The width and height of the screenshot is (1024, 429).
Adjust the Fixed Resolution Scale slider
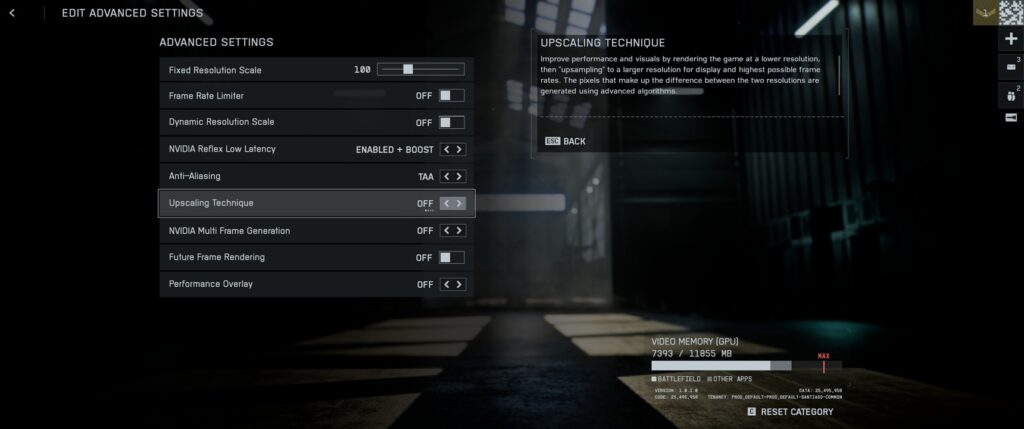coord(408,70)
